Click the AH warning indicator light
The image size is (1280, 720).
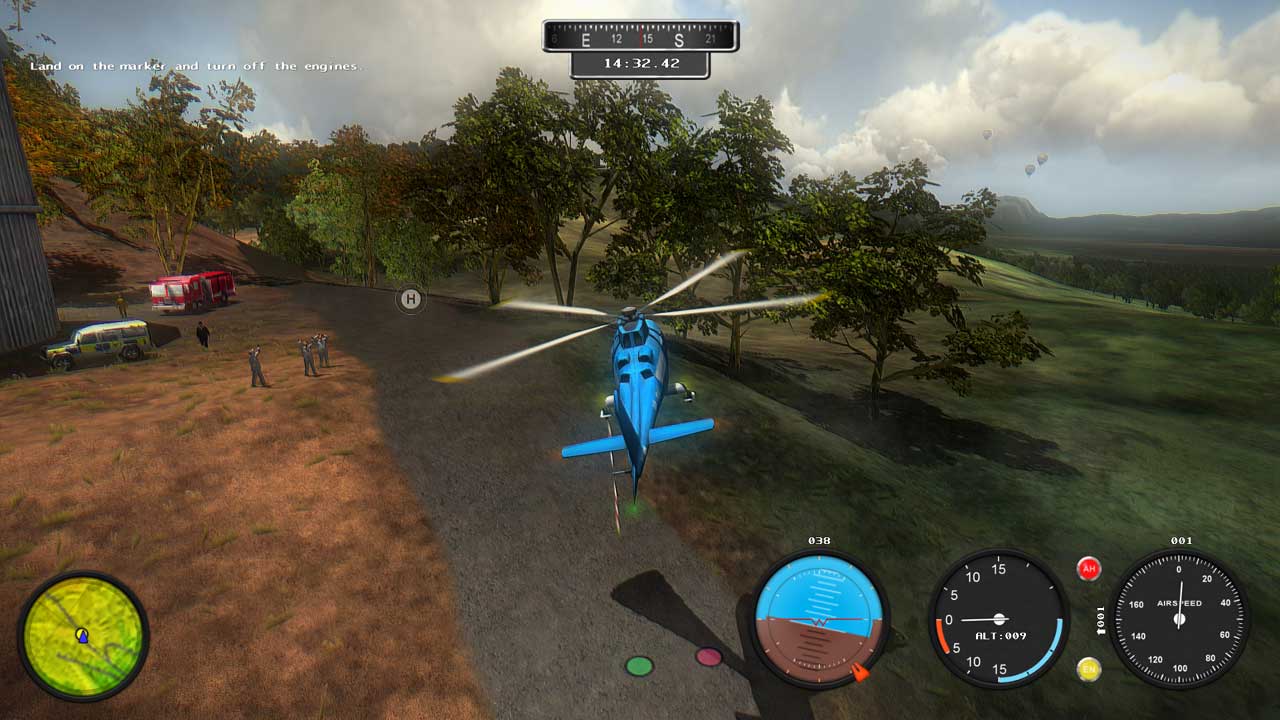pyautogui.click(x=1089, y=569)
